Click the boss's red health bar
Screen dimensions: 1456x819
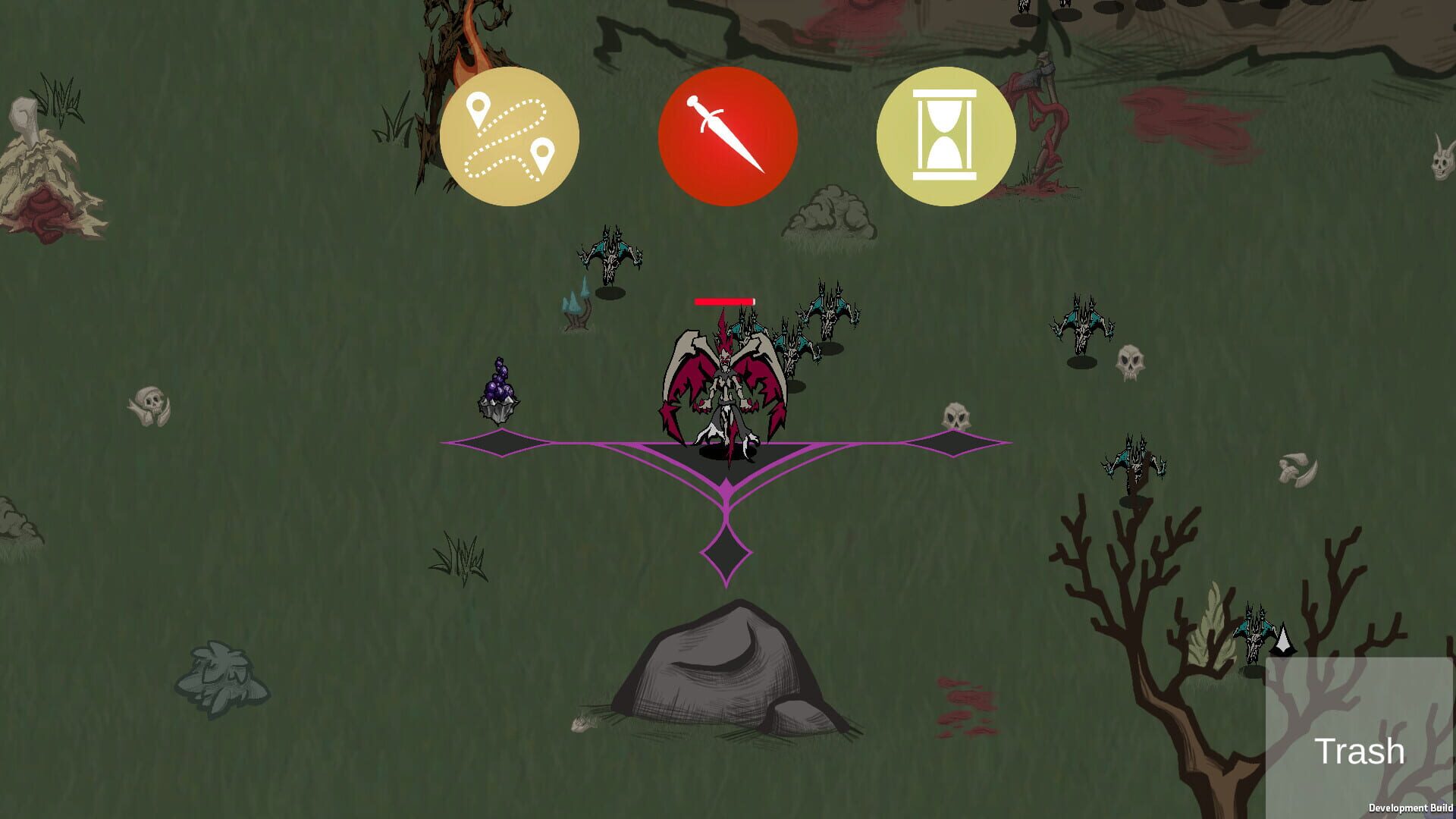point(723,300)
